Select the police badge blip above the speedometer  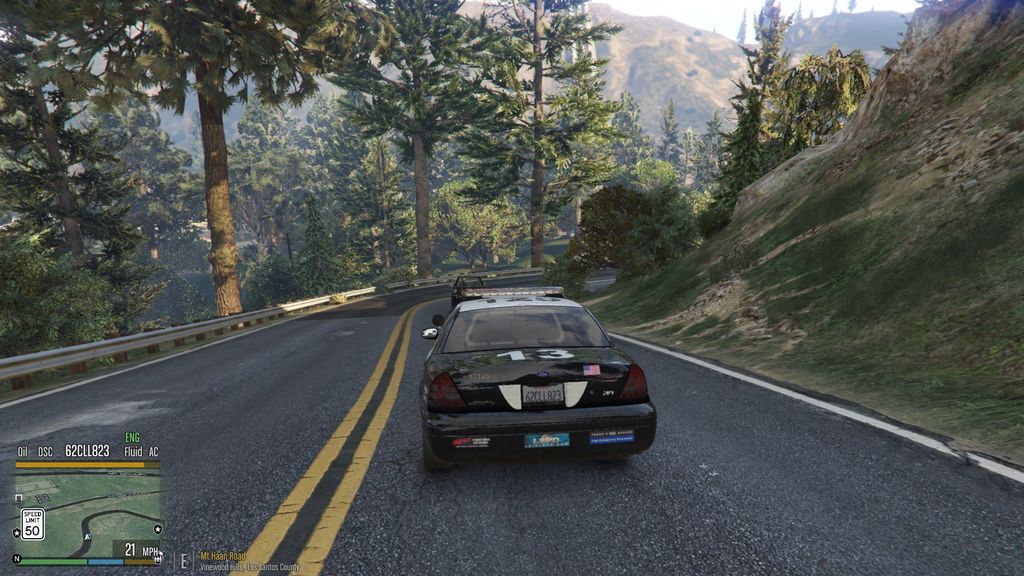pyautogui.click(x=156, y=527)
